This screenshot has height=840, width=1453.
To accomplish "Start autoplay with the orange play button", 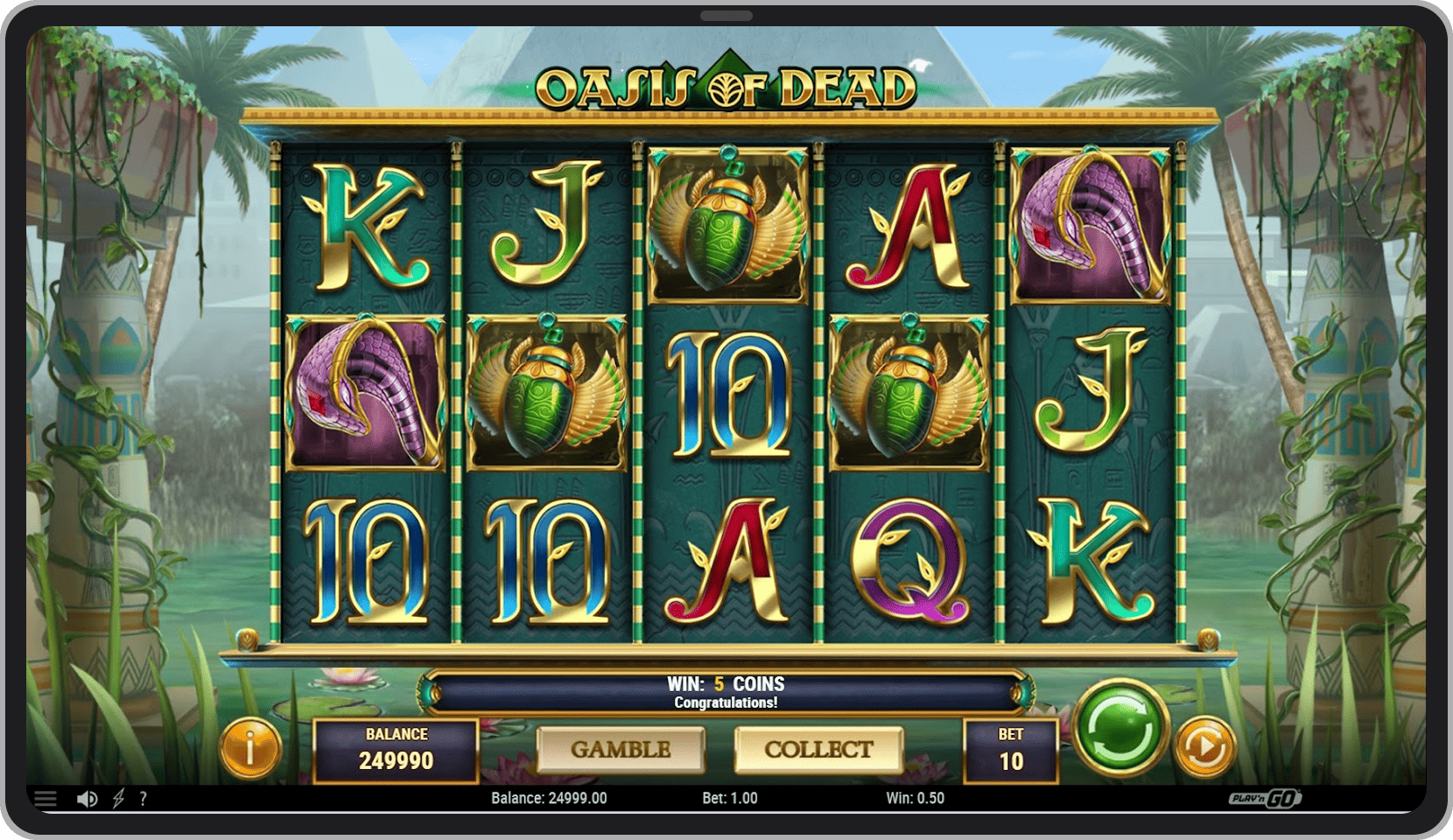I will [1204, 746].
